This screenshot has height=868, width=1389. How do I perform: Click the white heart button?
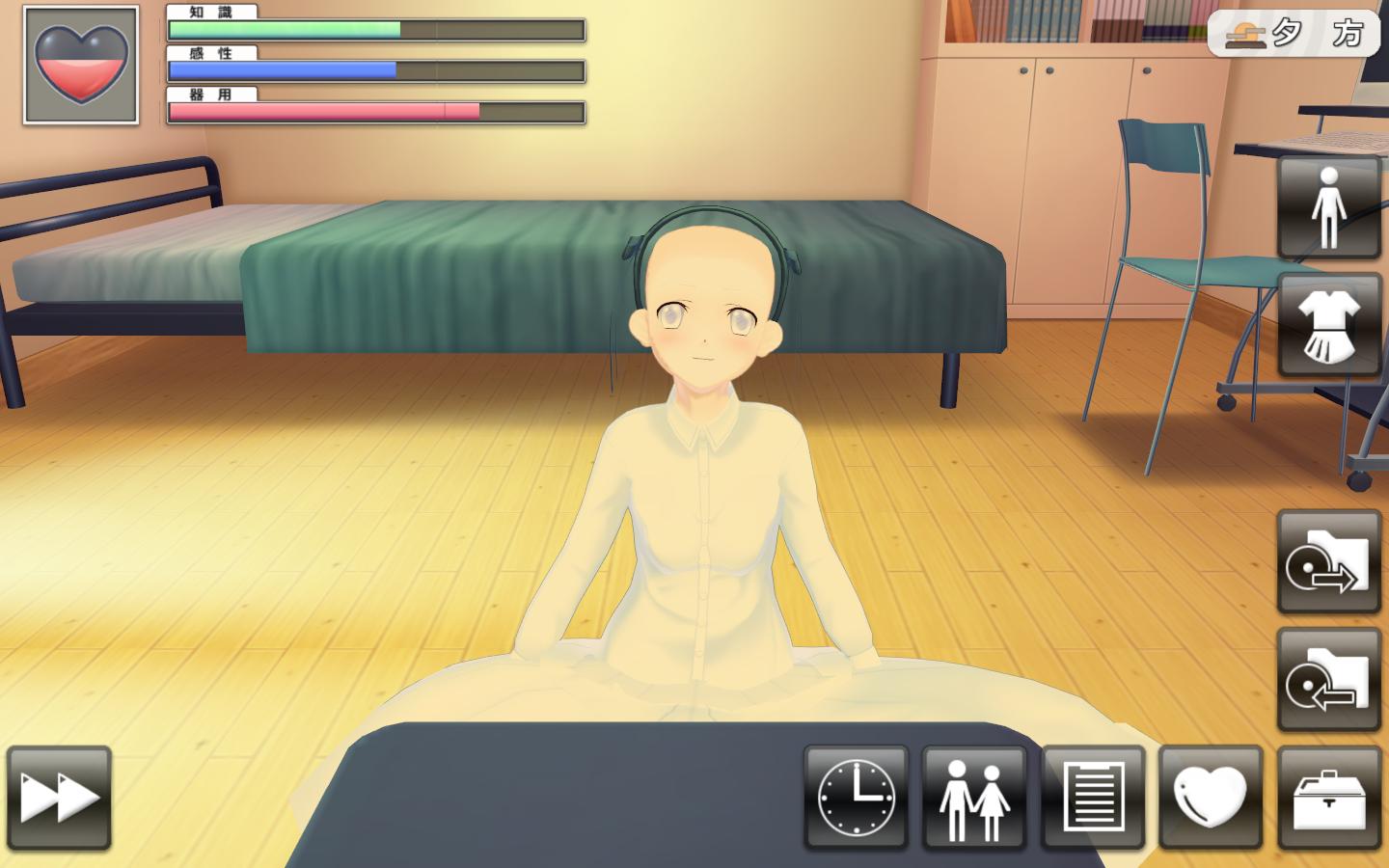point(1211,798)
